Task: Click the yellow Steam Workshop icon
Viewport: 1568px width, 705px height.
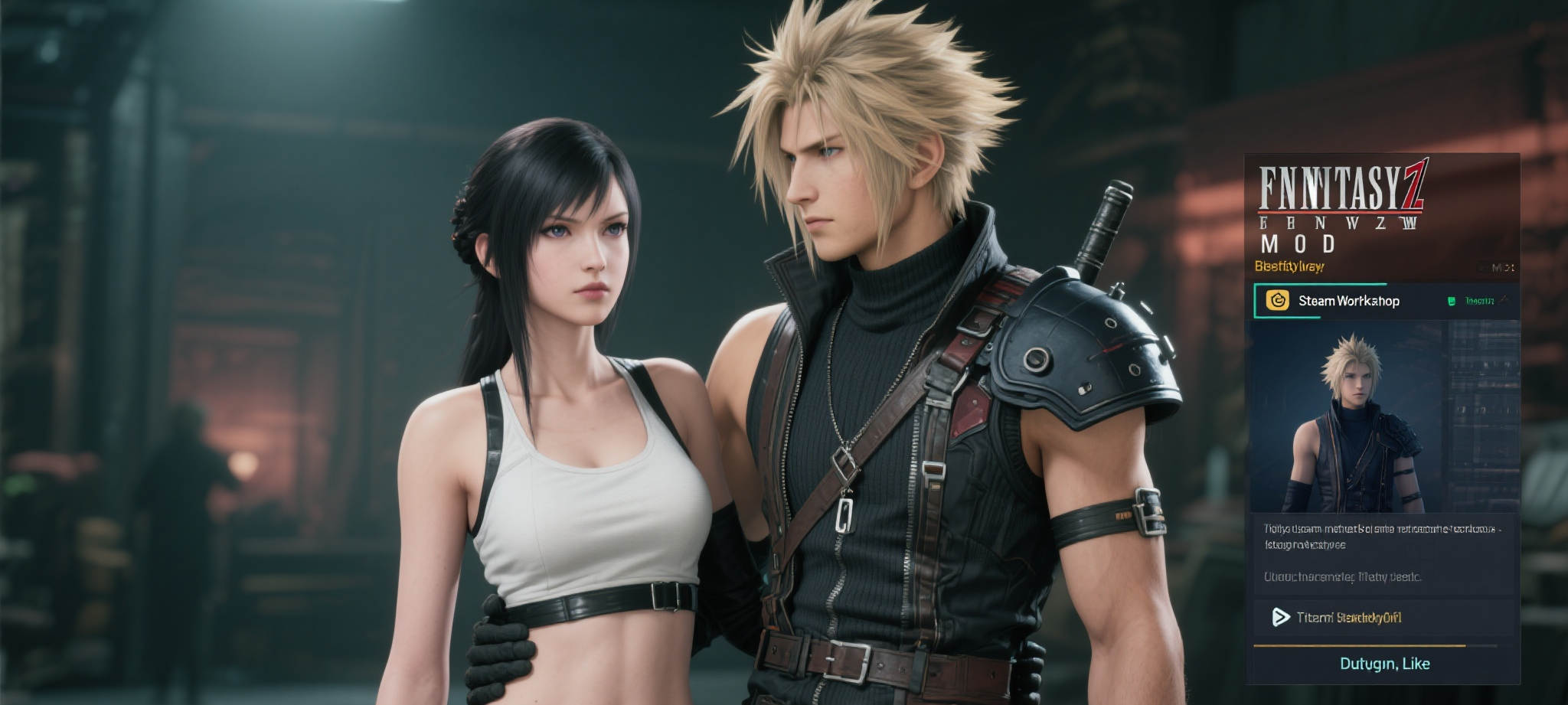Action: click(1276, 301)
